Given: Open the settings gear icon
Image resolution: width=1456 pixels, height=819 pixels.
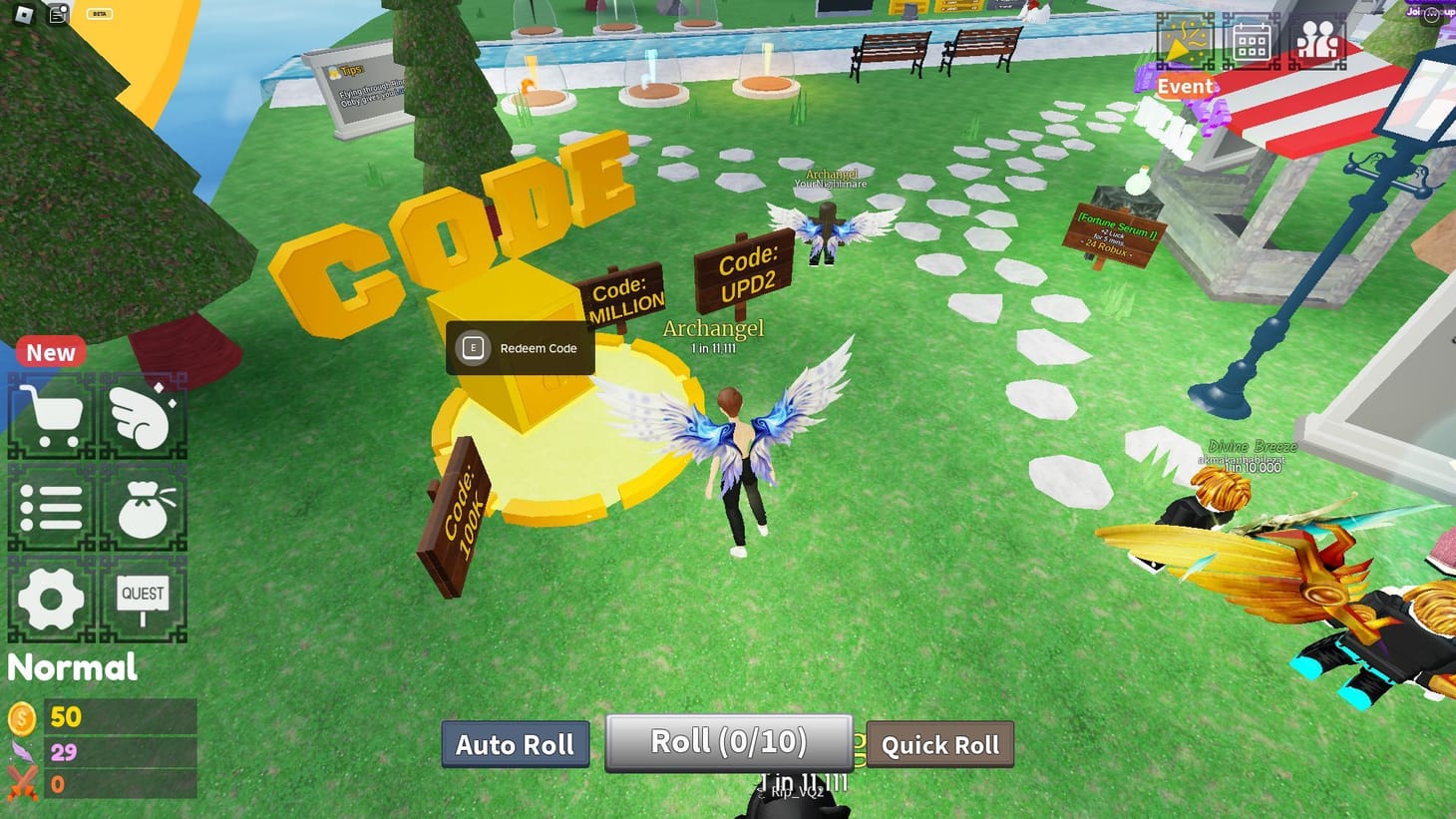Looking at the screenshot, I should point(52,599).
